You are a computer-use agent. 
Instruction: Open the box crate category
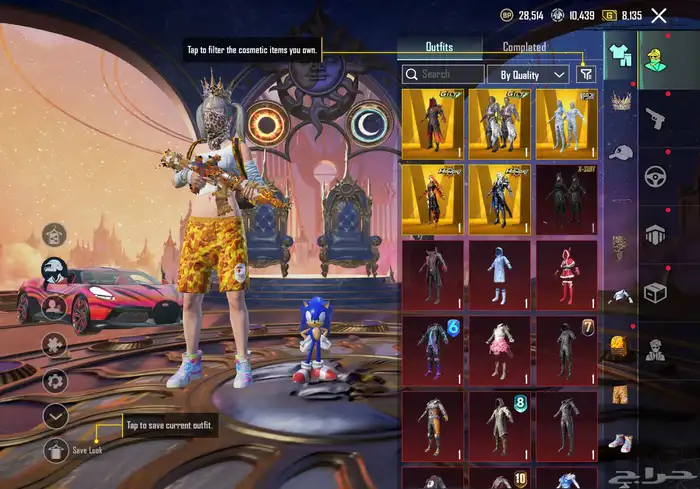[656, 293]
